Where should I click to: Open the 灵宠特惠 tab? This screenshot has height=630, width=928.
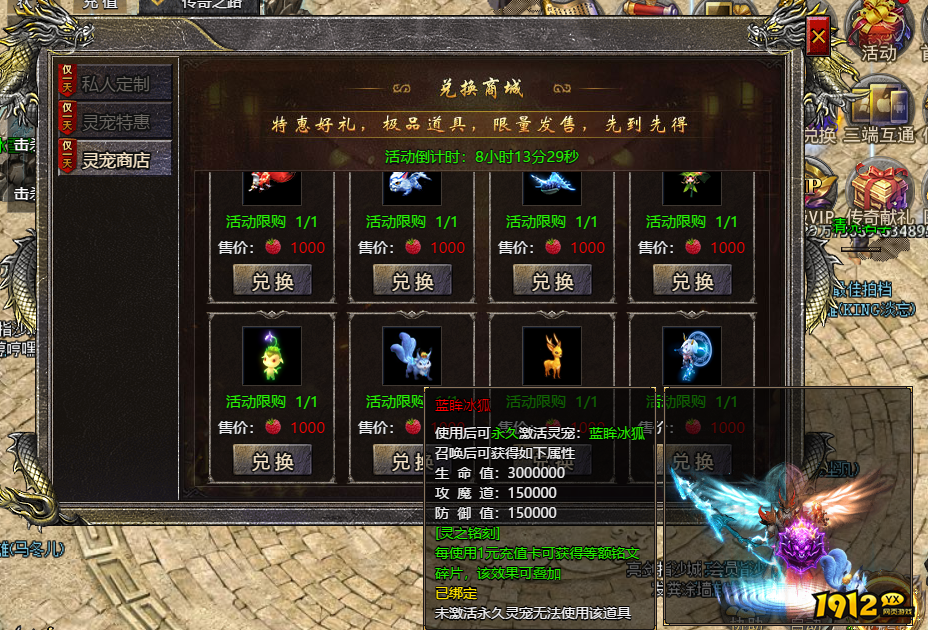[115, 122]
